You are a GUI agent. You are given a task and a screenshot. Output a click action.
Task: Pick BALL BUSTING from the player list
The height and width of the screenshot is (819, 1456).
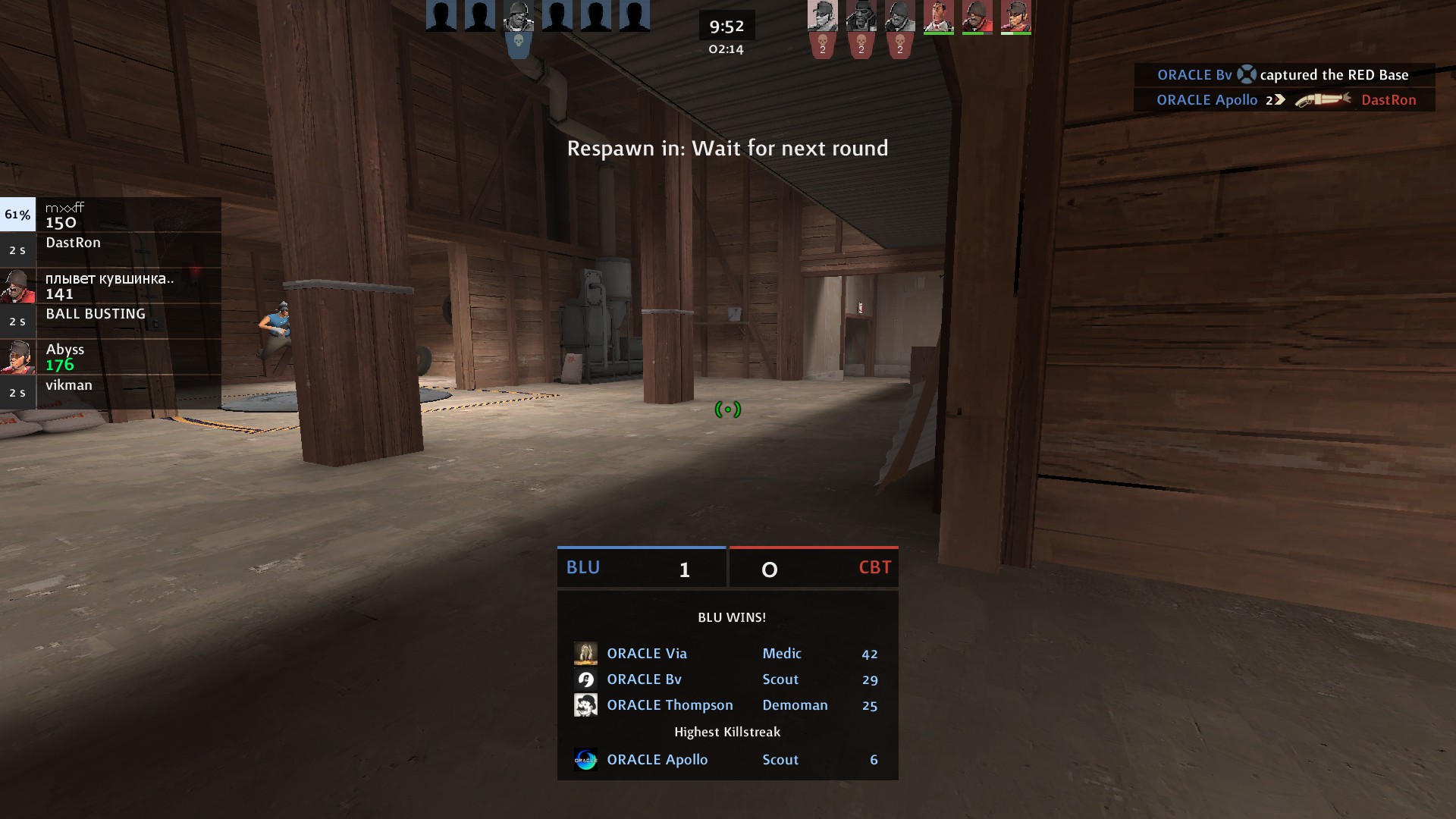(111, 321)
